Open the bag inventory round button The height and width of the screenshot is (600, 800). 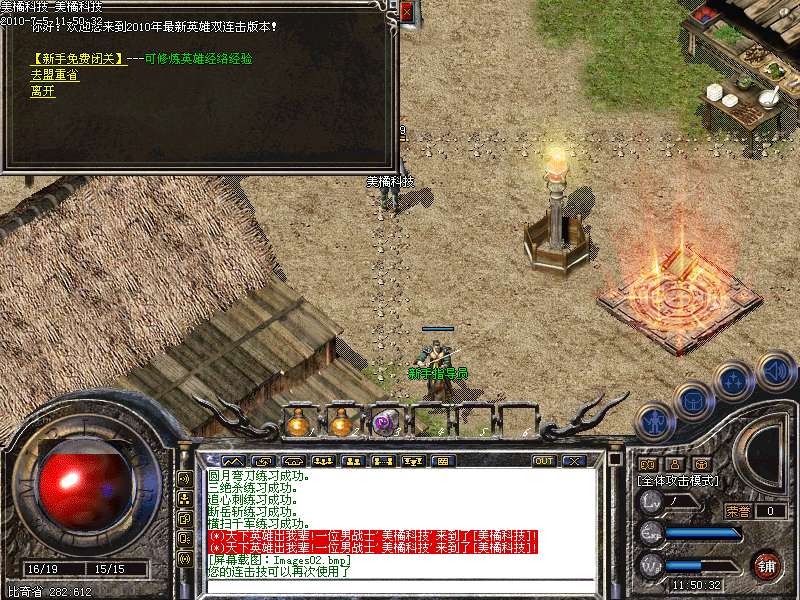pyautogui.click(x=692, y=402)
